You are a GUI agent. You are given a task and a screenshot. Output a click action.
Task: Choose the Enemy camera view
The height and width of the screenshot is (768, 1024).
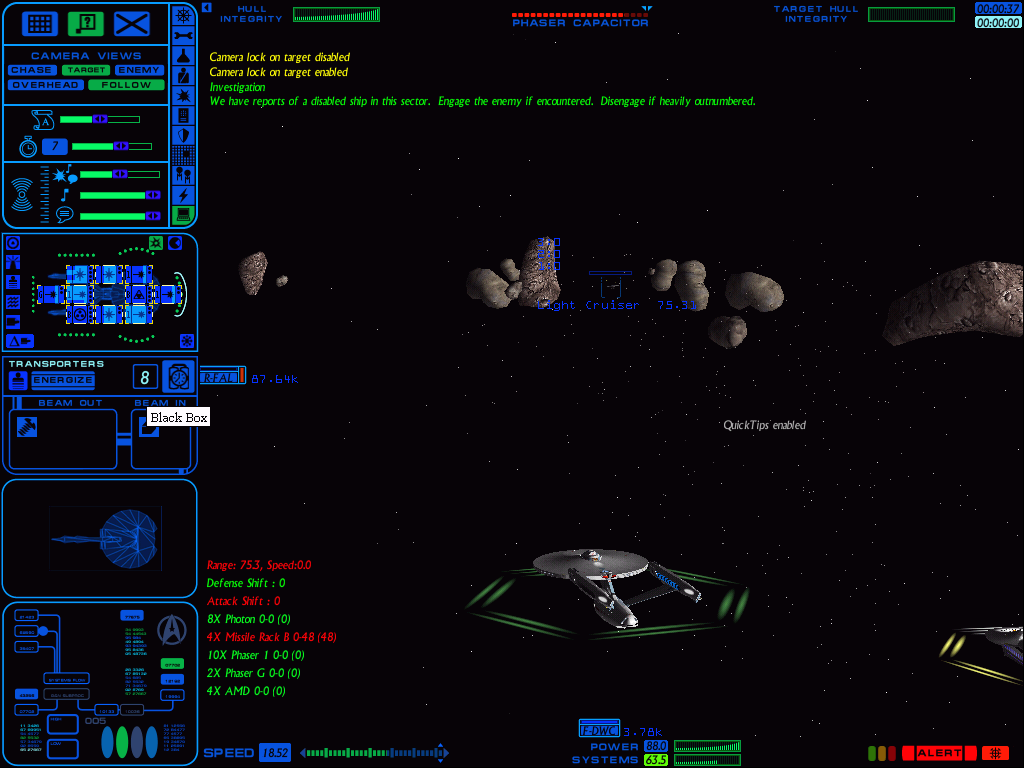139,70
